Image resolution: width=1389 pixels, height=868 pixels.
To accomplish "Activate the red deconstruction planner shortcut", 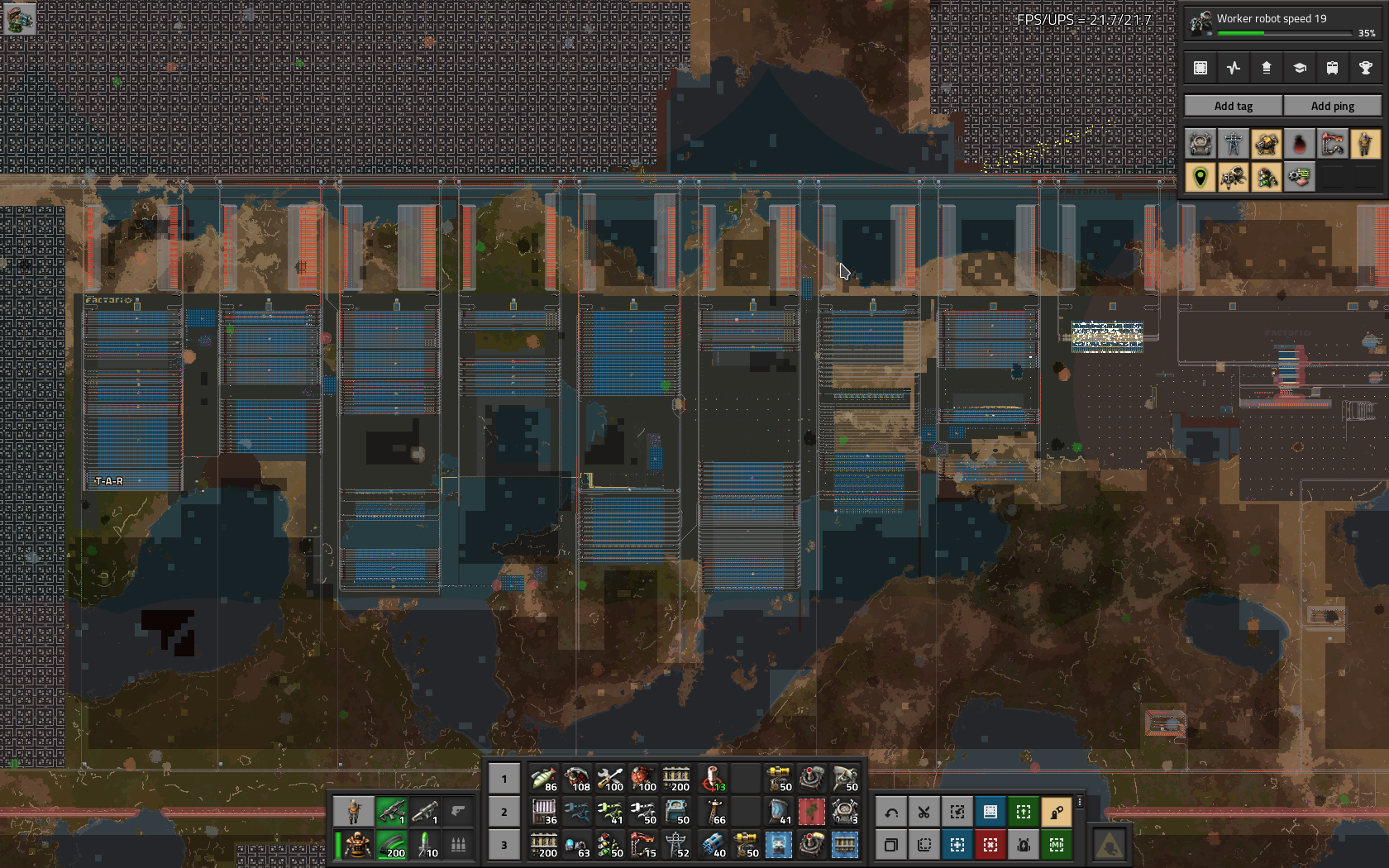I will [x=990, y=845].
